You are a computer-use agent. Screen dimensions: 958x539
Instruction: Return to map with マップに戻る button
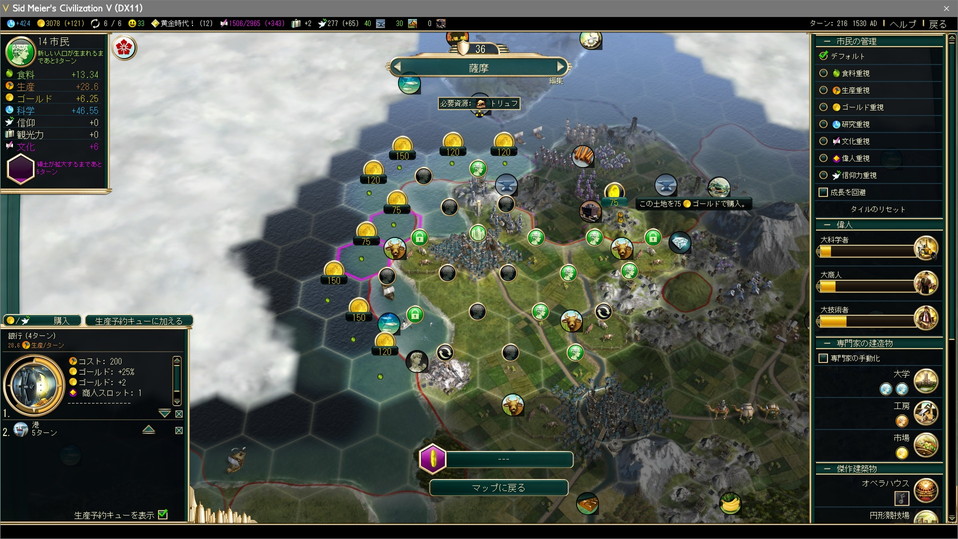pyautogui.click(x=498, y=488)
